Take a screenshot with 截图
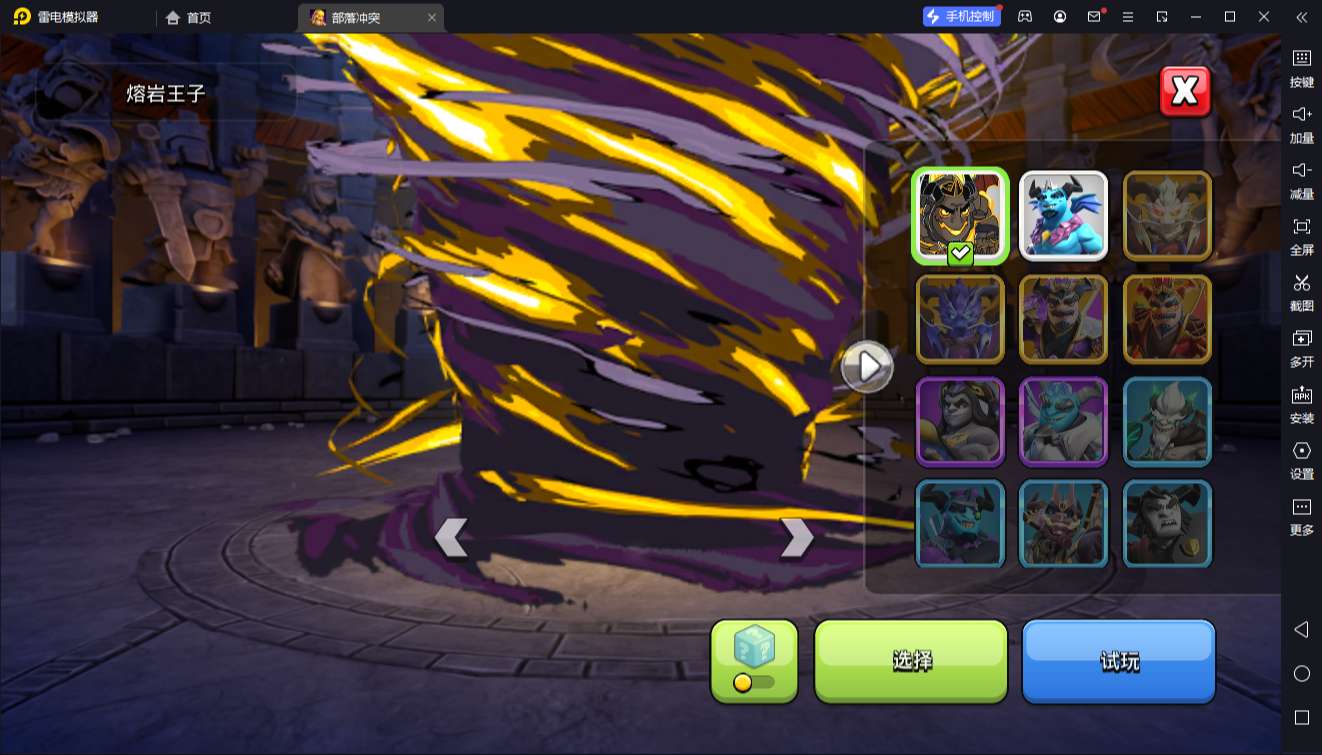Image resolution: width=1322 pixels, height=755 pixels. [x=1301, y=291]
